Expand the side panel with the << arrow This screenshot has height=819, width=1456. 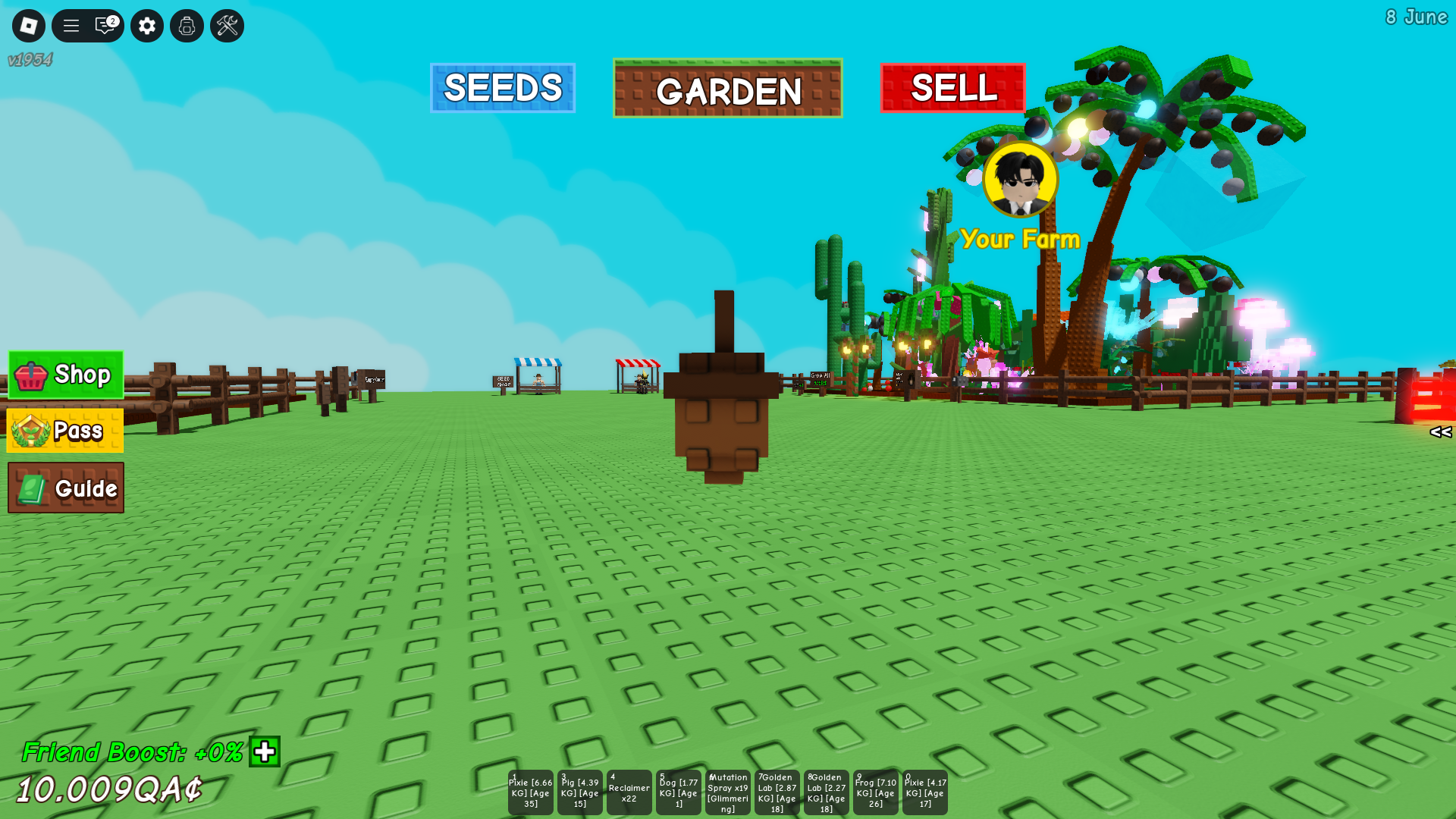click(x=1440, y=432)
